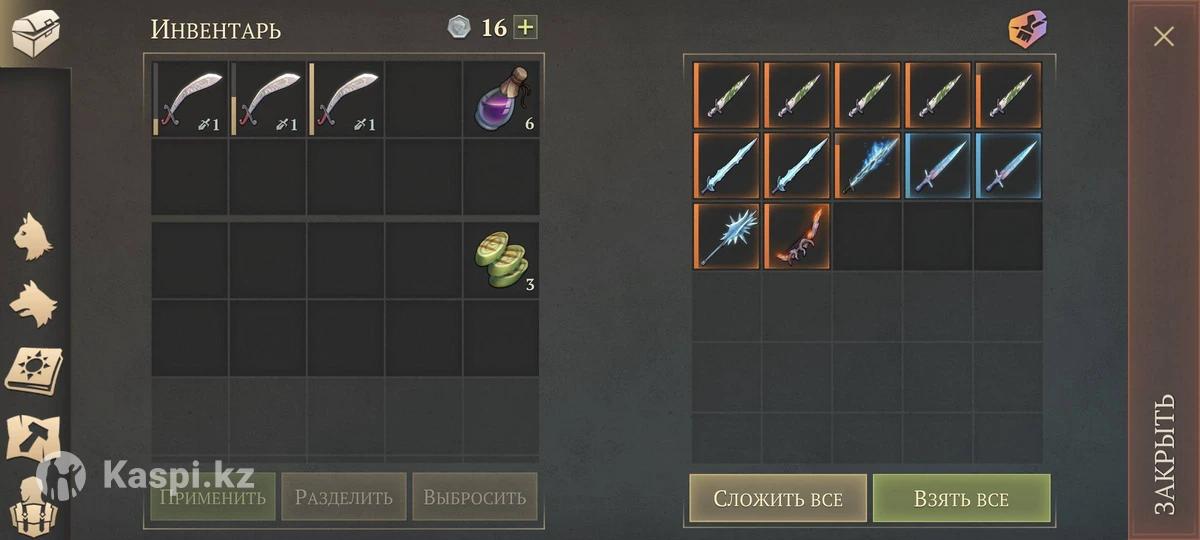Select the purple potion flask slot

click(x=501, y=98)
